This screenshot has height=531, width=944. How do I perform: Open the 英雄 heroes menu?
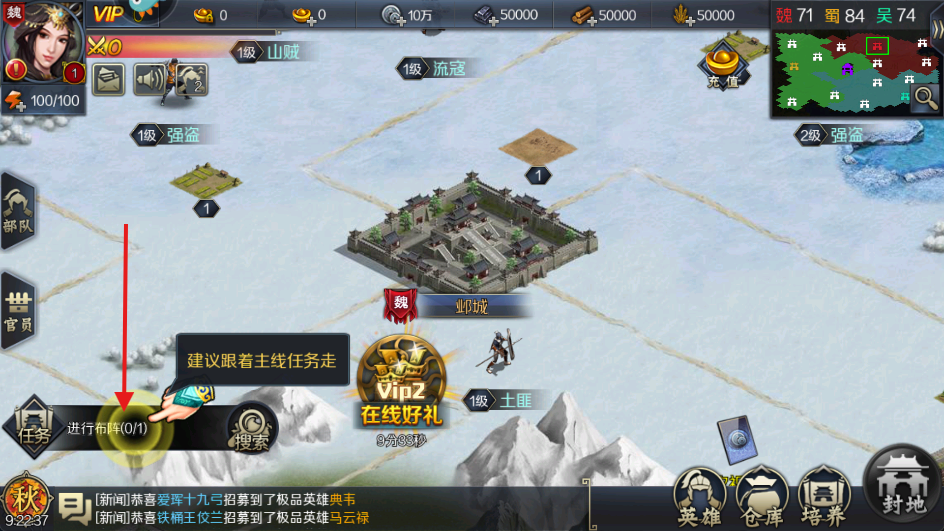tap(700, 498)
